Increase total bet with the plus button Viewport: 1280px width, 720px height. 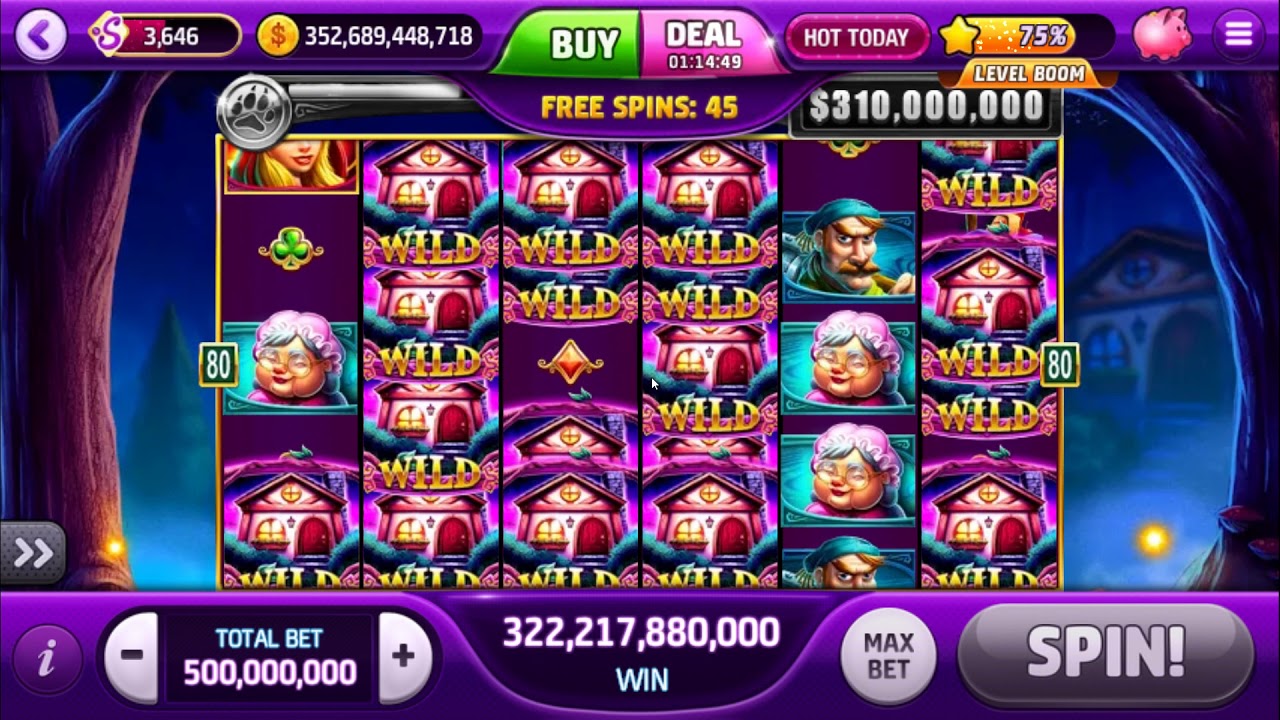(x=403, y=657)
